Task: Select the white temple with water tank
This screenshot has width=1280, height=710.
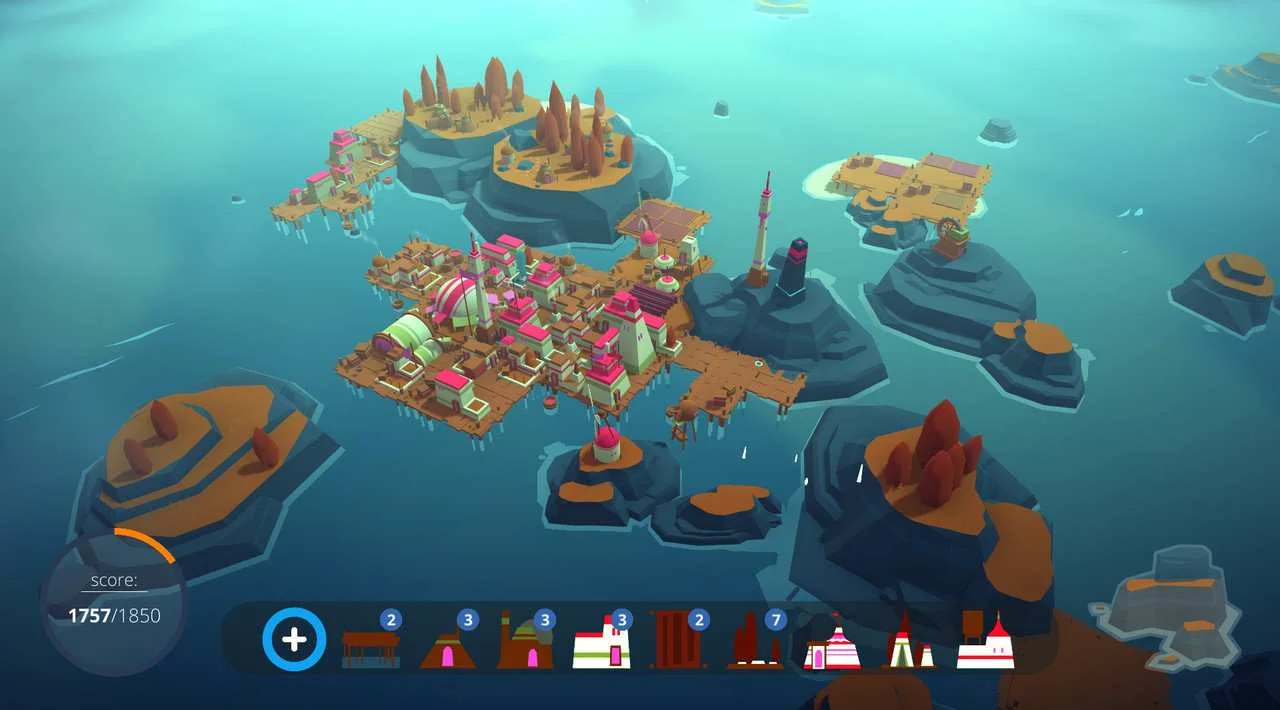Action: point(985,642)
